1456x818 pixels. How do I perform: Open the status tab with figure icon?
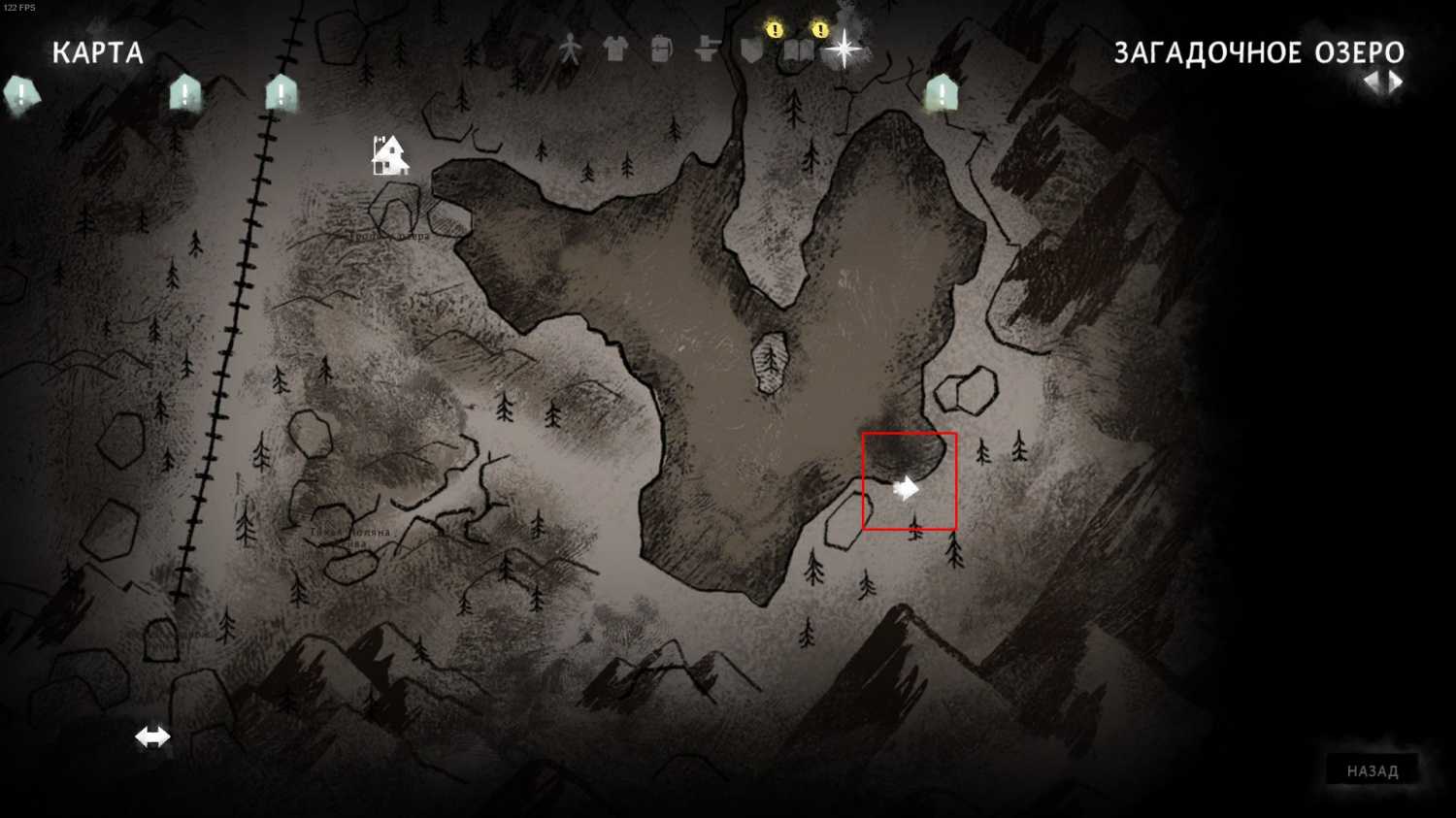tap(570, 49)
